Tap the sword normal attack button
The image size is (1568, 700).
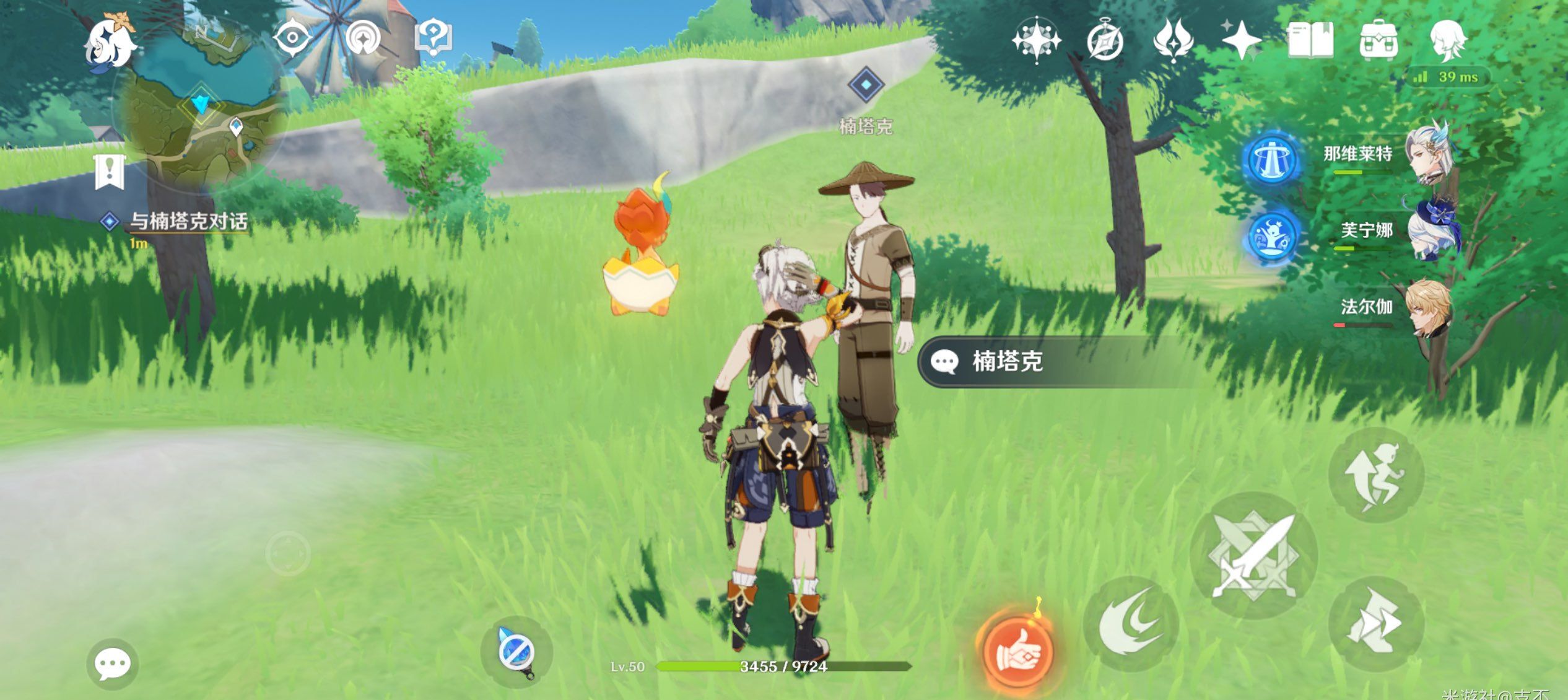click(1253, 555)
